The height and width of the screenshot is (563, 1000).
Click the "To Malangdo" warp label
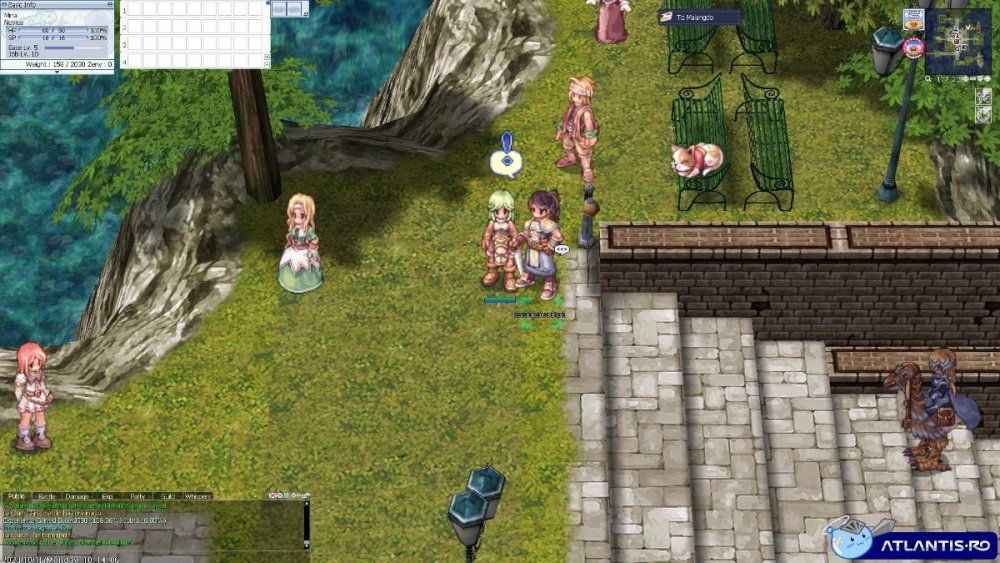coord(700,17)
